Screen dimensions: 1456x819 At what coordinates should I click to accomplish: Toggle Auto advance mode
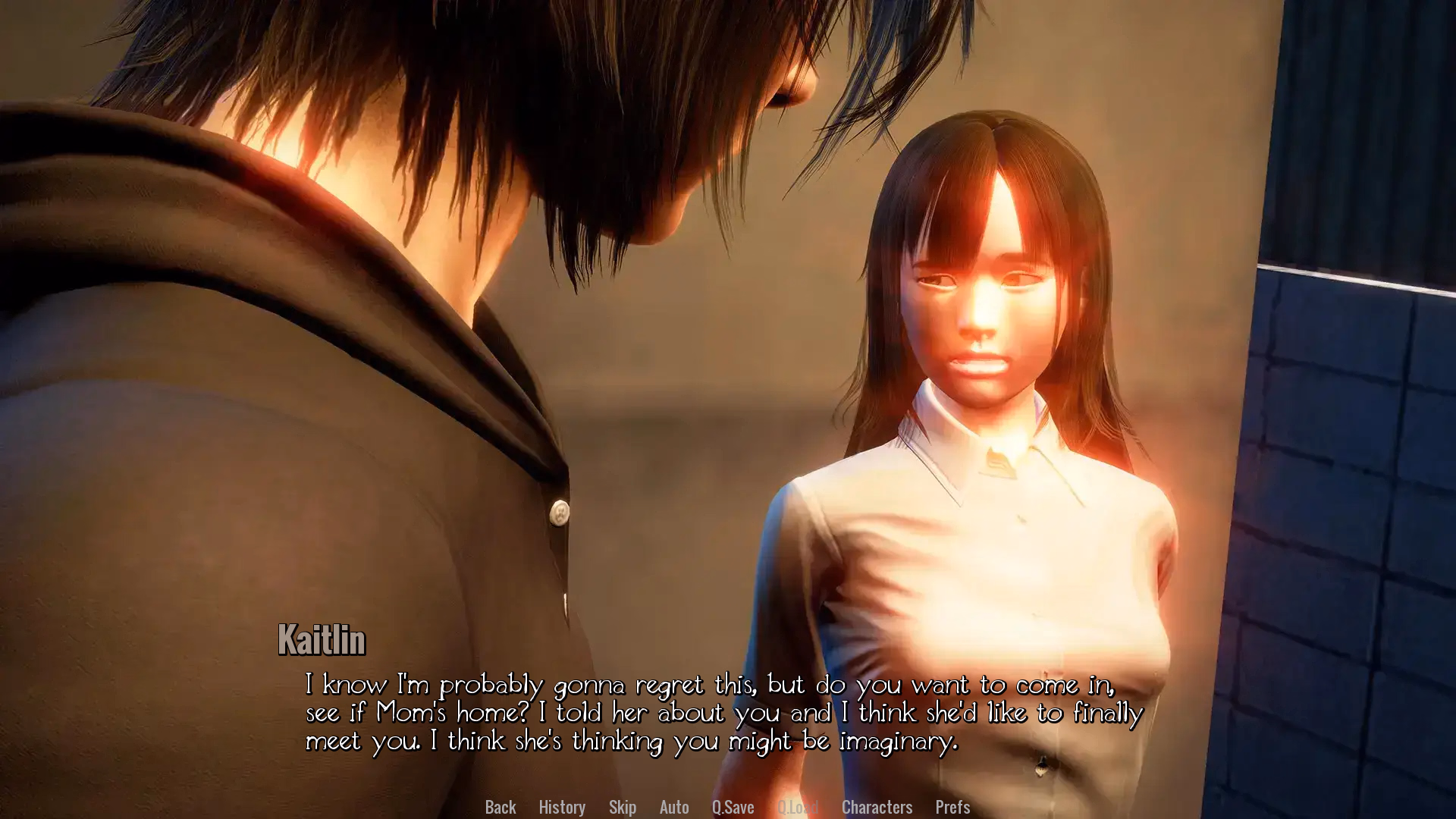tap(674, 807)
